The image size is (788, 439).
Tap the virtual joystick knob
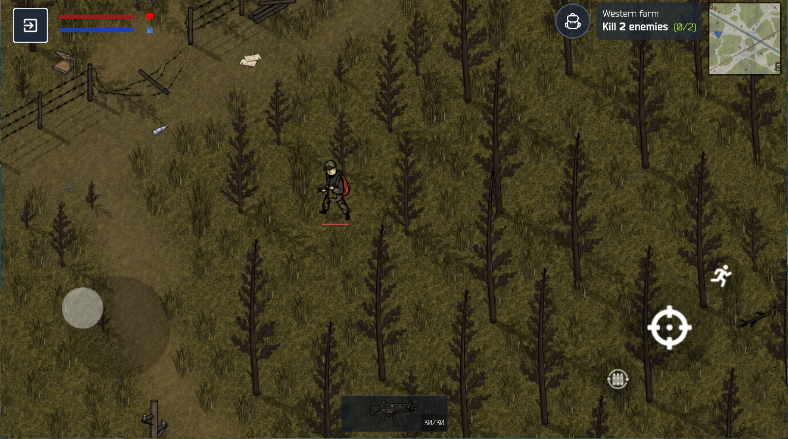click(x=83, y=308)
